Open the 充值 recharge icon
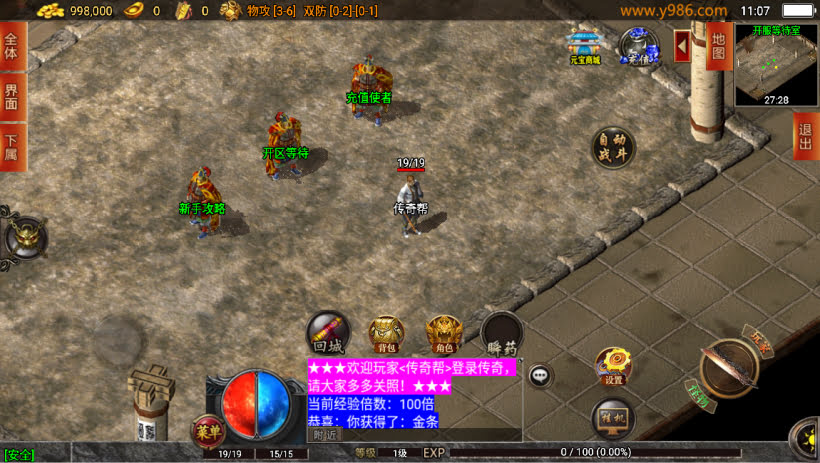Image resolution: width=820 pixels, height=463 pixels. [x=639, y=47]
